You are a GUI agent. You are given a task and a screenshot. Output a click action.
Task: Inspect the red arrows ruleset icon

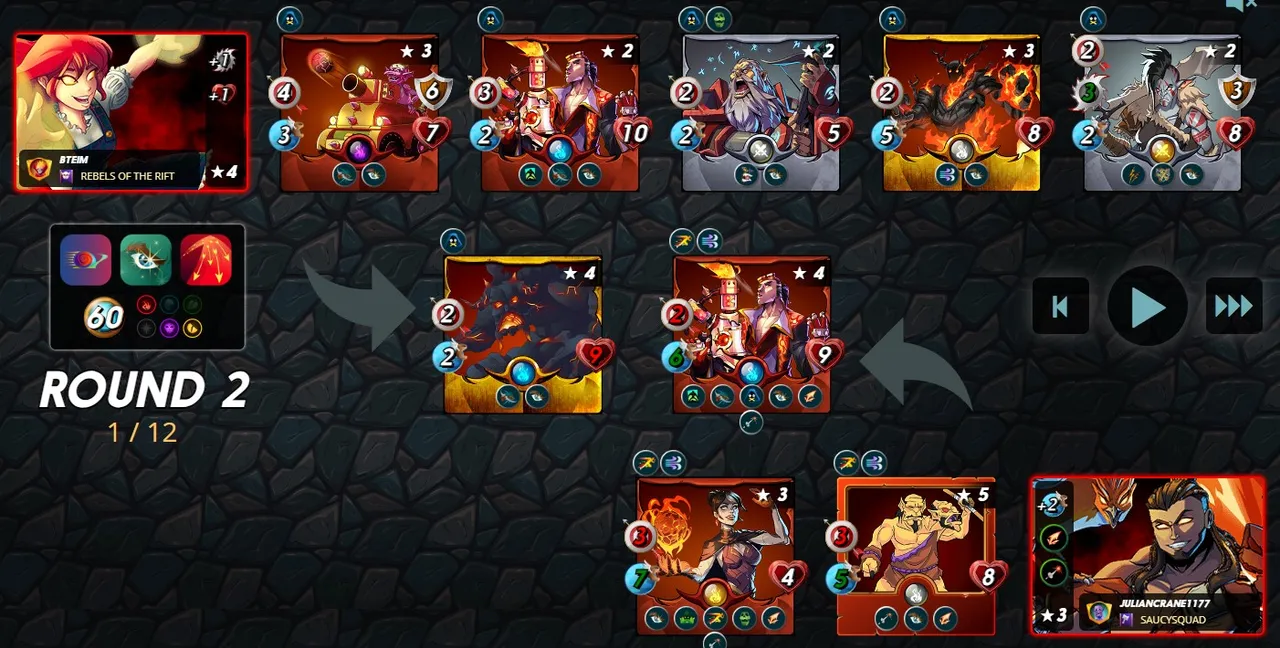tap(206, 260)
